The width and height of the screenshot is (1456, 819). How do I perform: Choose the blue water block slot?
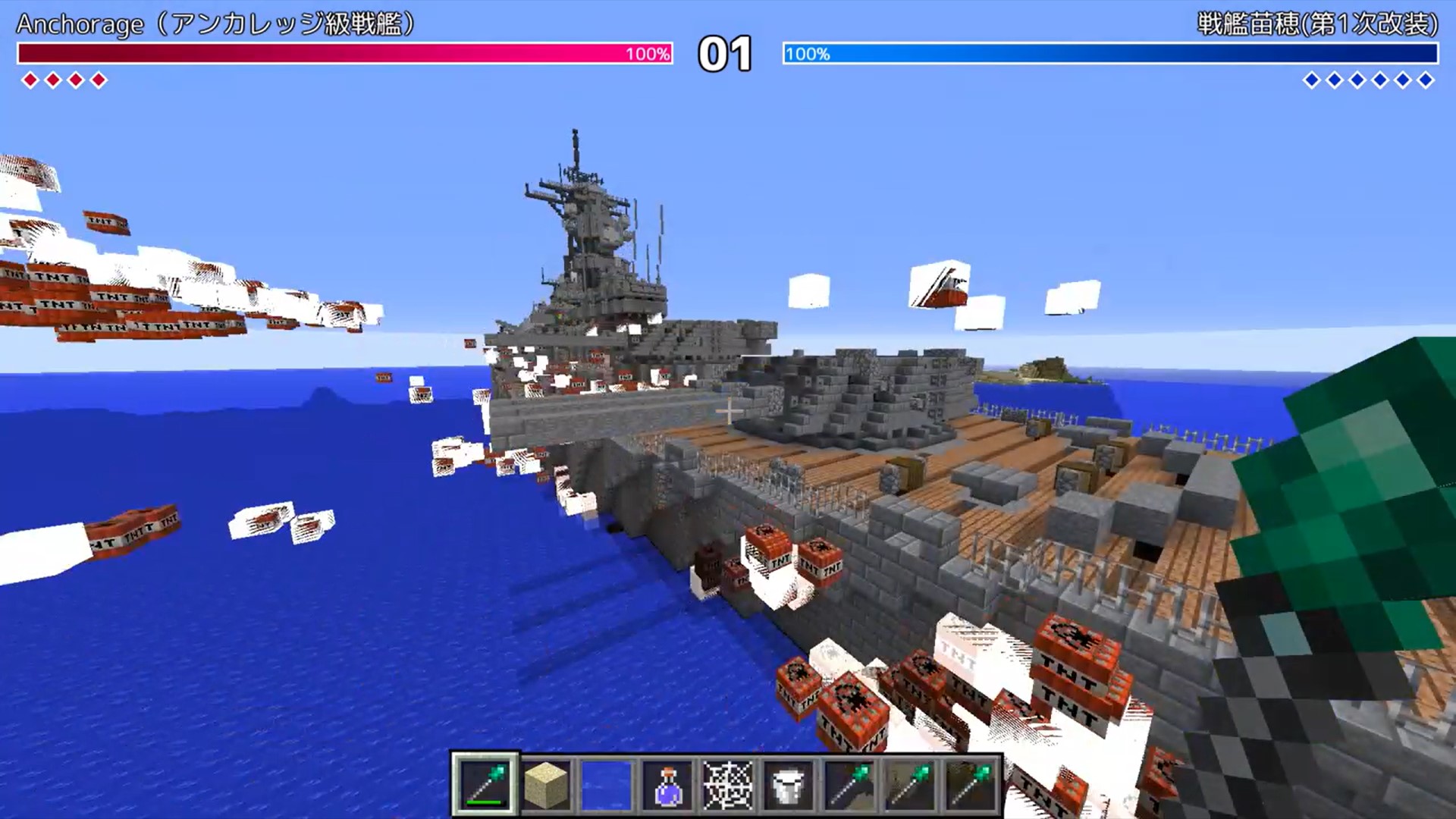coord(607,785)
